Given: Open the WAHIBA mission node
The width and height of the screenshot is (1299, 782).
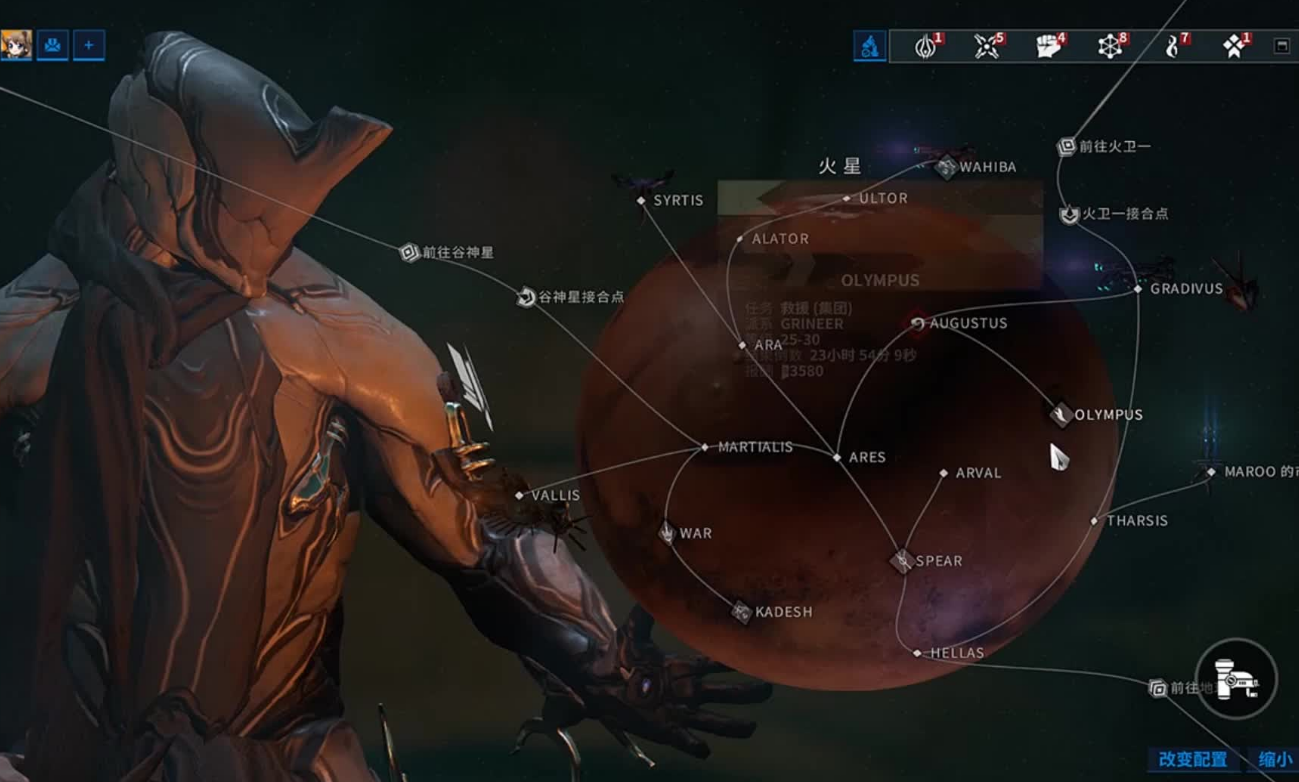Looking at the screenshot, I should tap(946, 167).
